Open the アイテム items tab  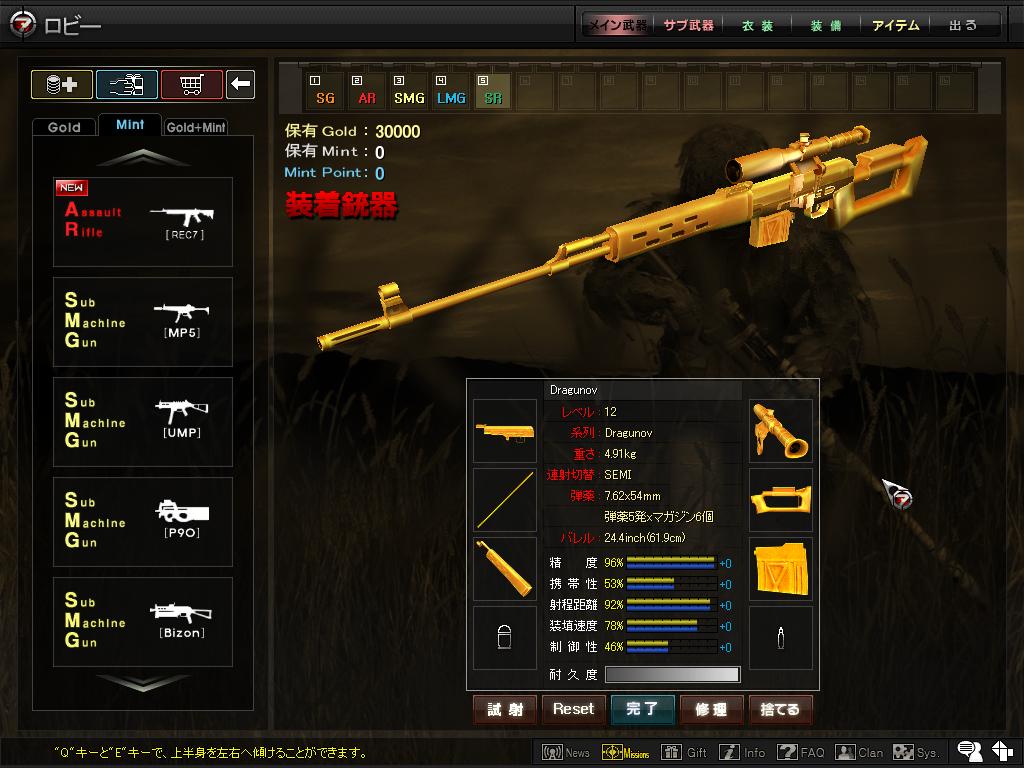(895, 25)
